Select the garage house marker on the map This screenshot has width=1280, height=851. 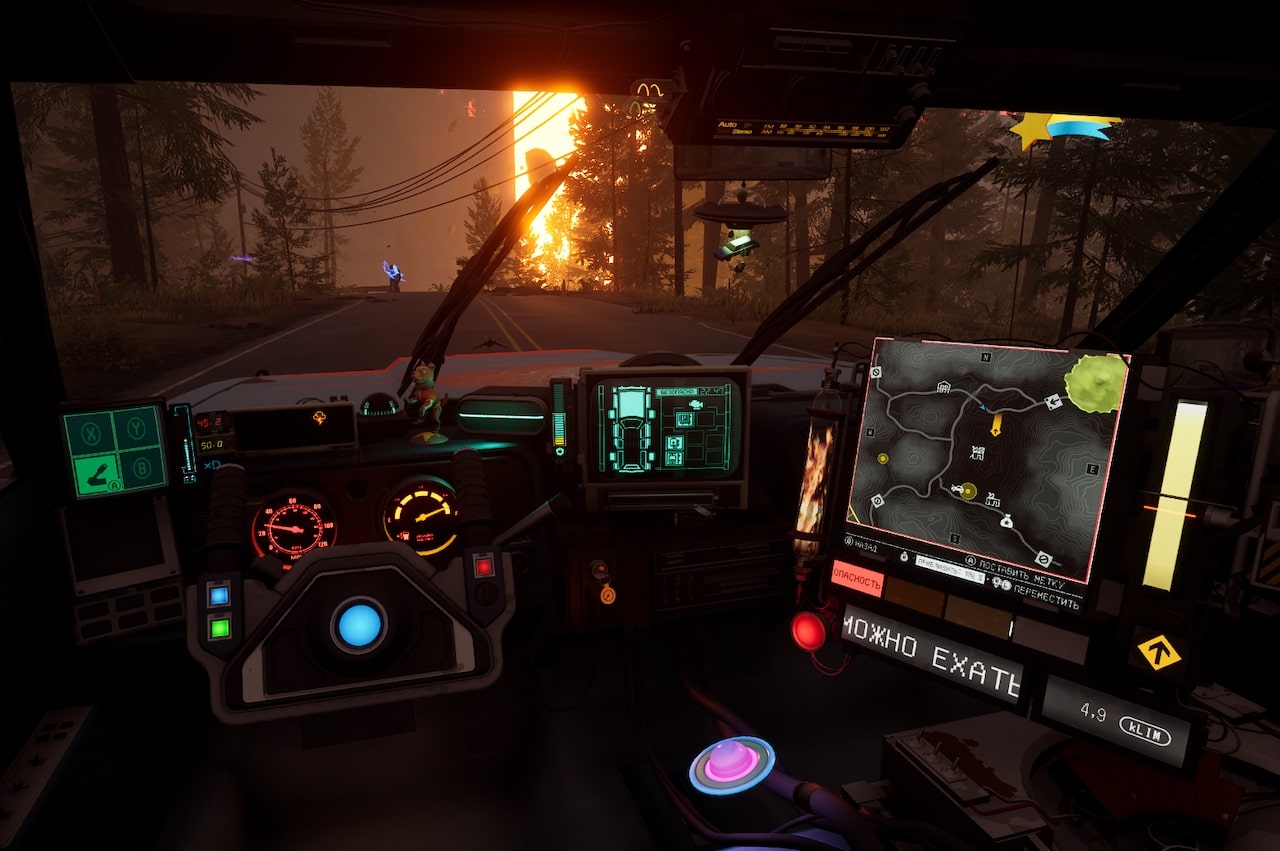[x=943, y=387]
